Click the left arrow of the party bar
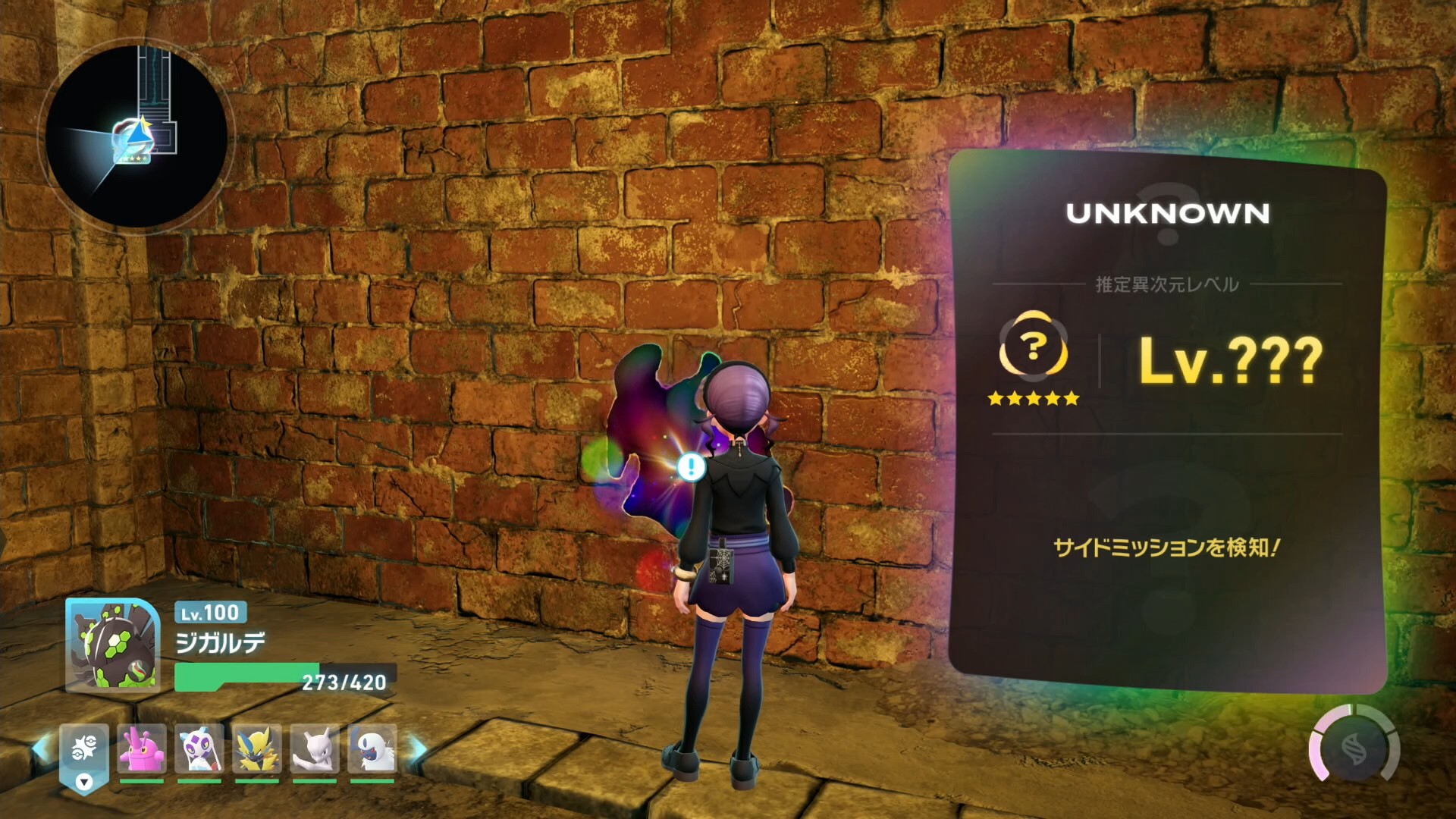 (40, 748)
